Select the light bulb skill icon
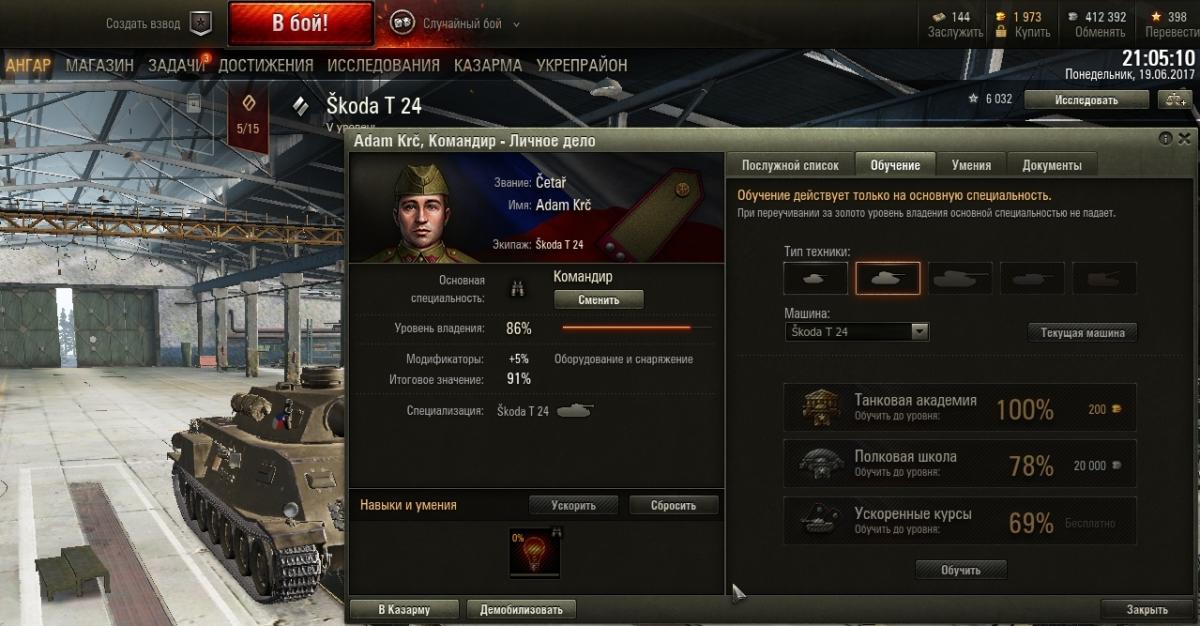The image size is (1200, 626). [x=535, y=553]
